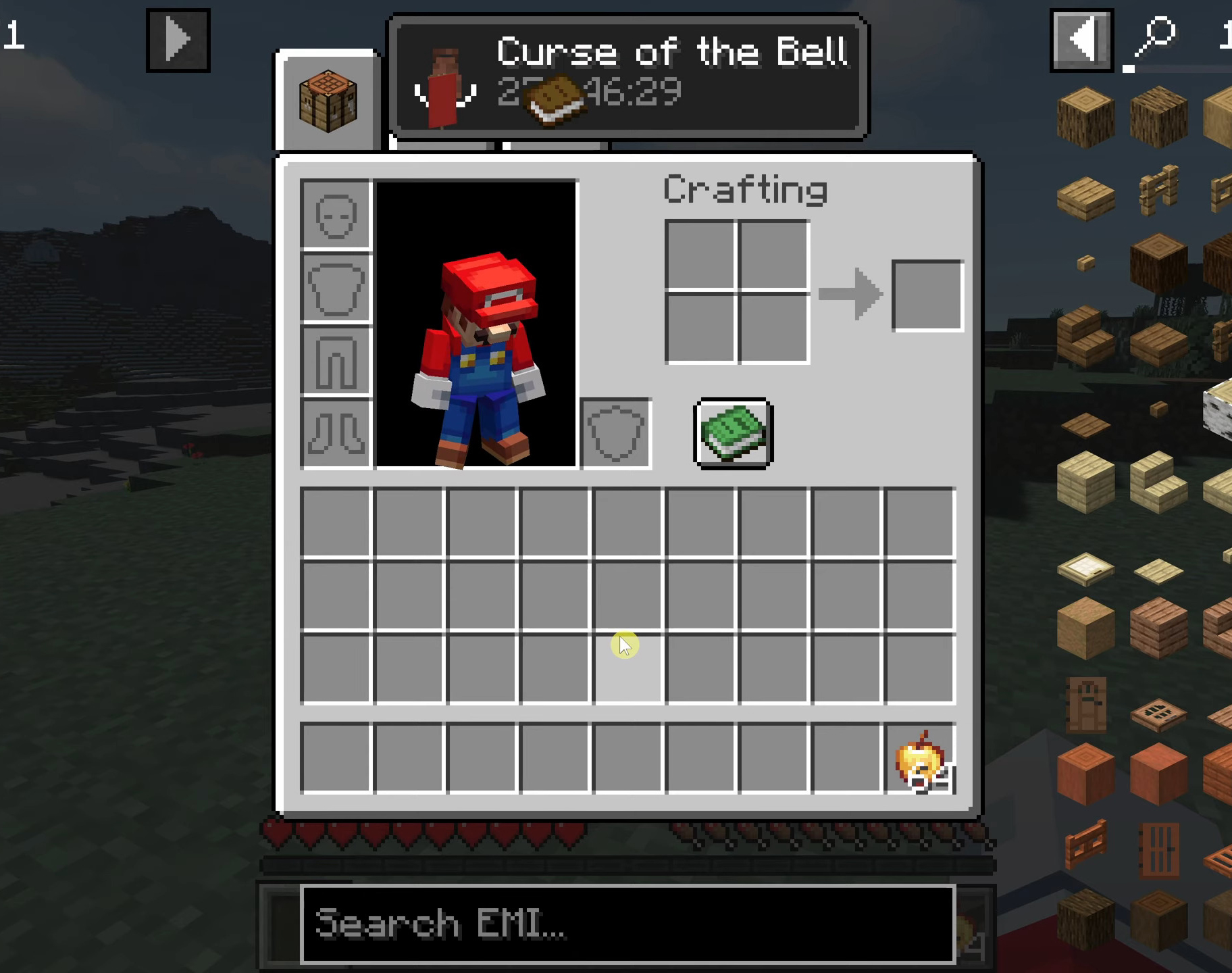Select the acacia fence gate item

(1085, 845)
